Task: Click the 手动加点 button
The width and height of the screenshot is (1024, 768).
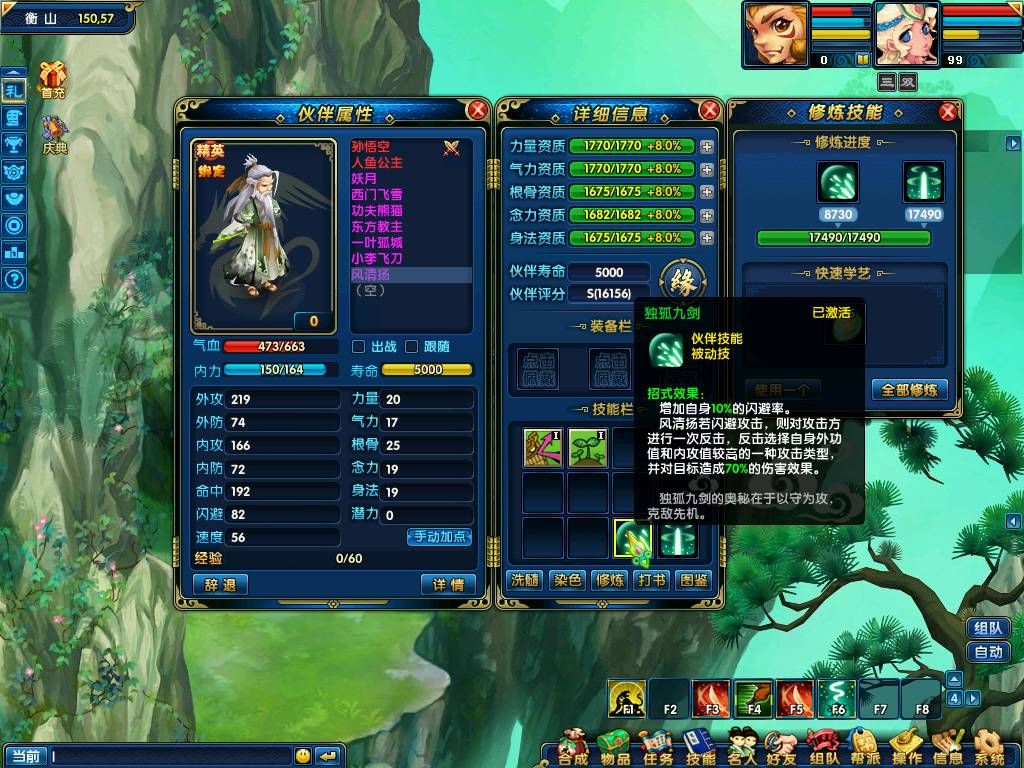Action: 440,537
